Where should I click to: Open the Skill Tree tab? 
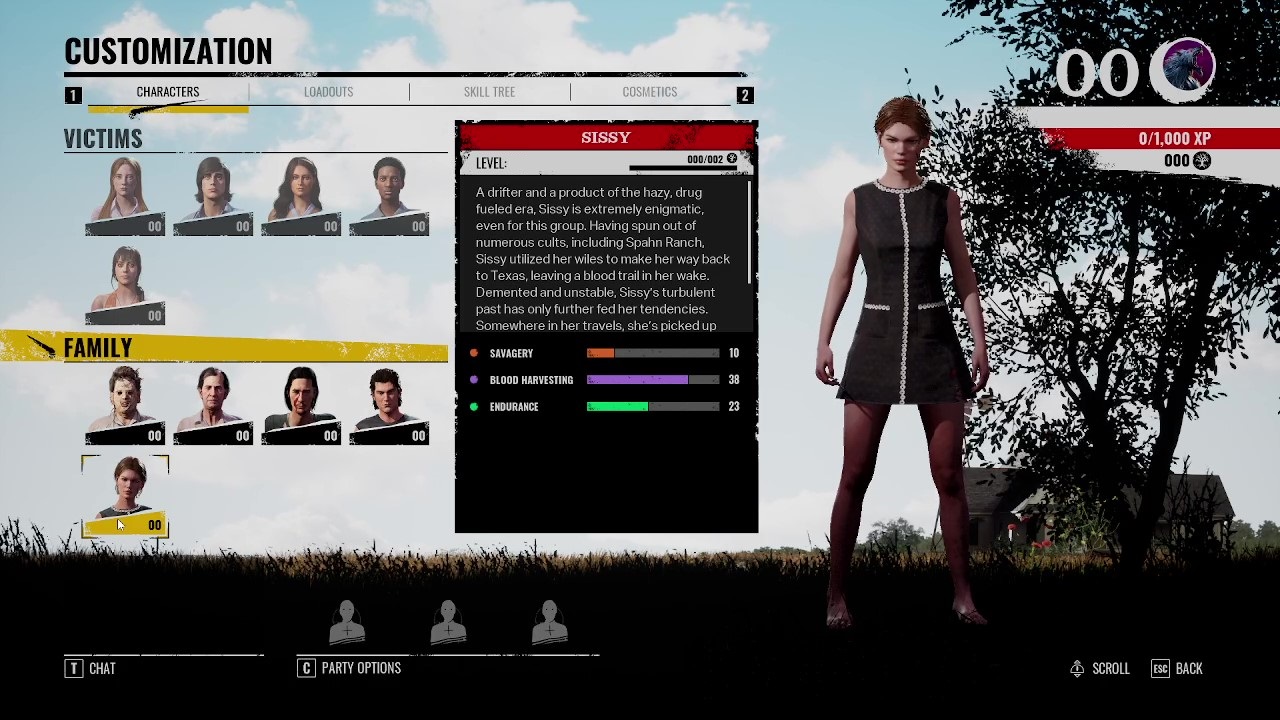coord(489,92)
